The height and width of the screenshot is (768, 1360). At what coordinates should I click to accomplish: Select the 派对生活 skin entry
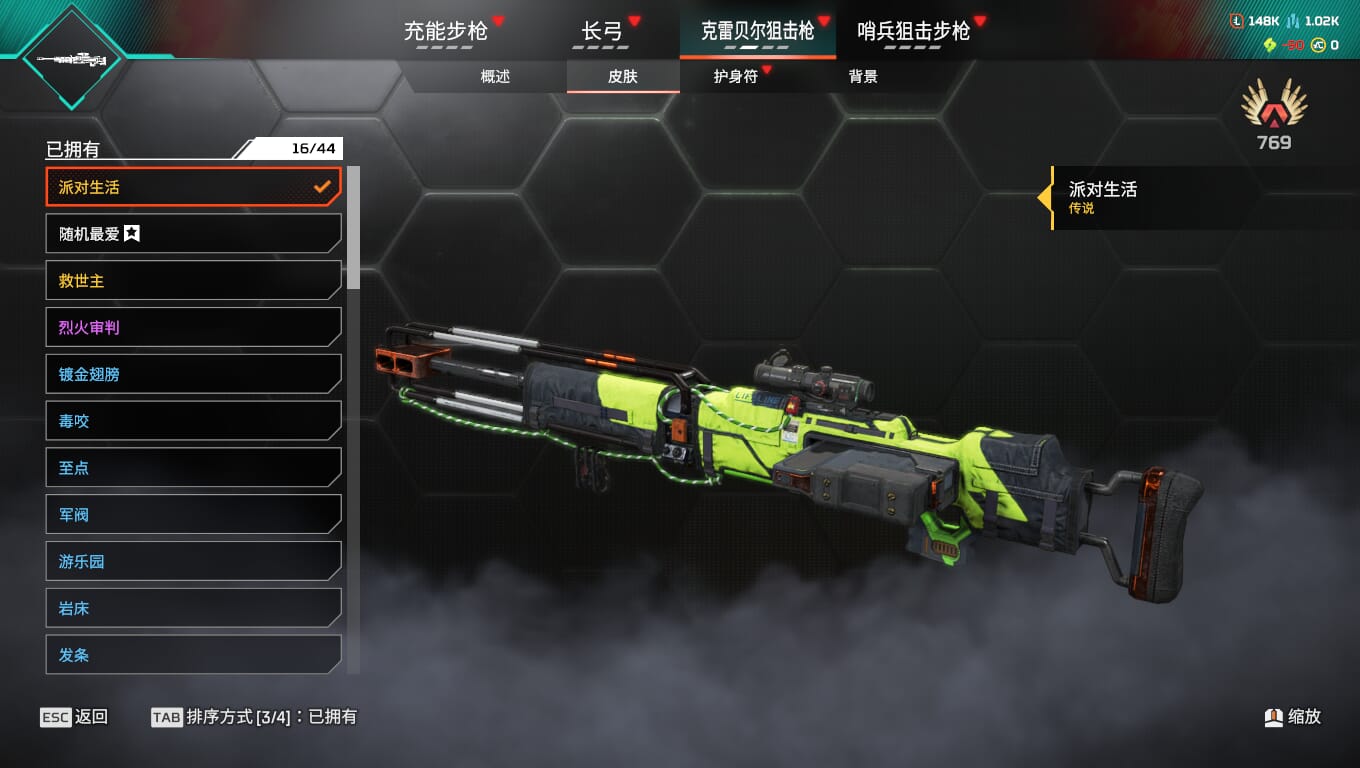point(193,187)
